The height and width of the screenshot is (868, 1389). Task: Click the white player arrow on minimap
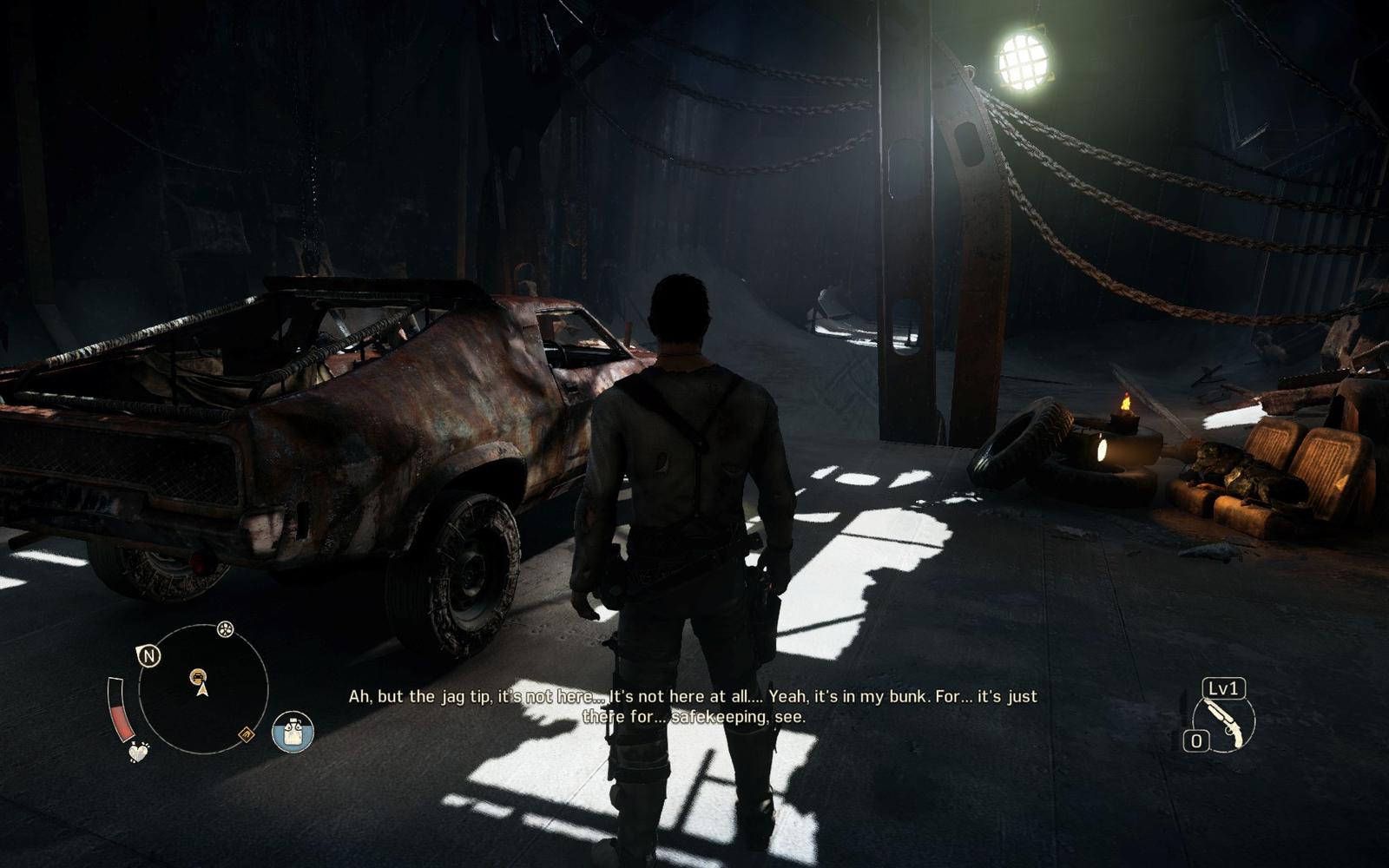click(202, 690)
